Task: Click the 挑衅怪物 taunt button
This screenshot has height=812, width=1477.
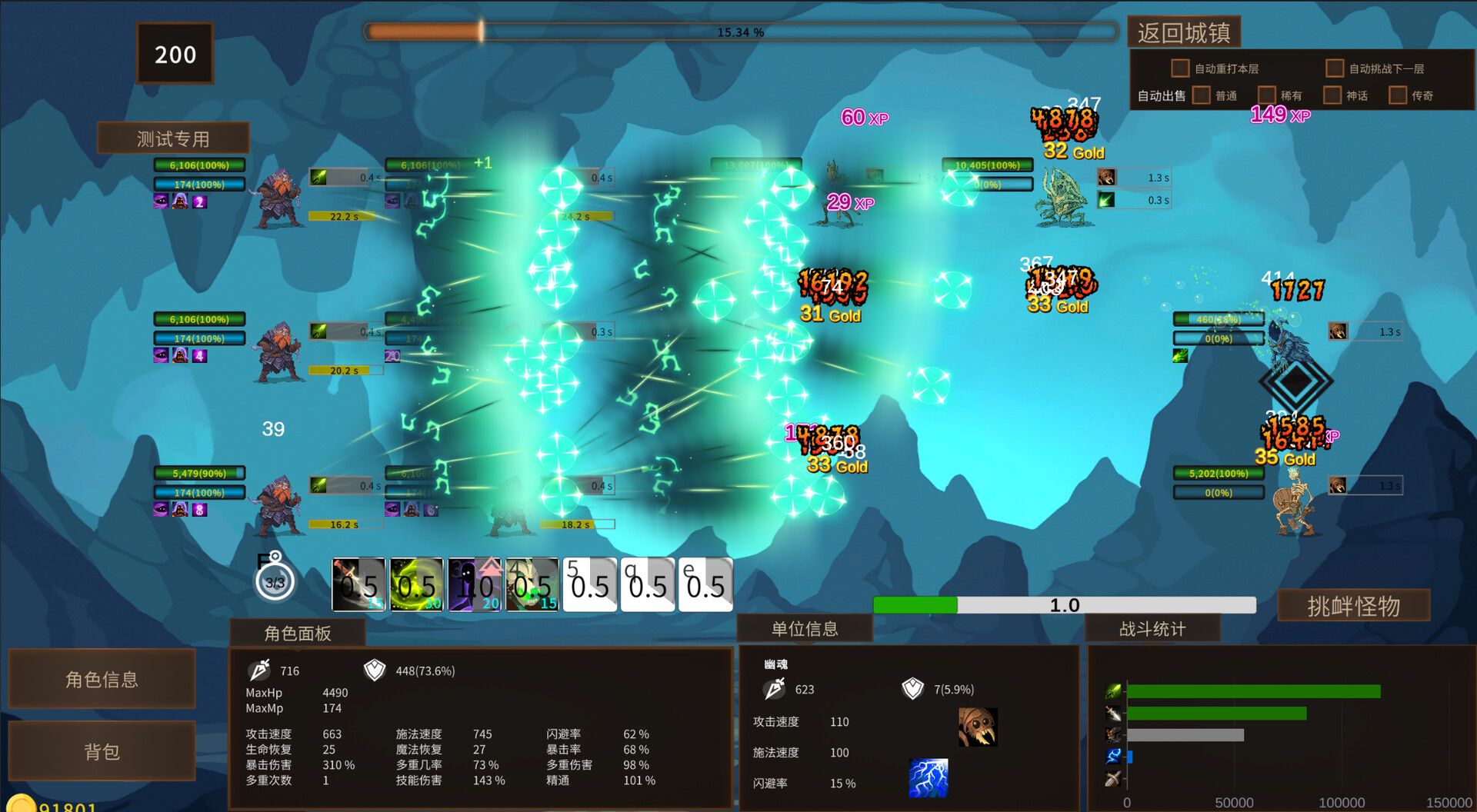Action: (1353, 606)
